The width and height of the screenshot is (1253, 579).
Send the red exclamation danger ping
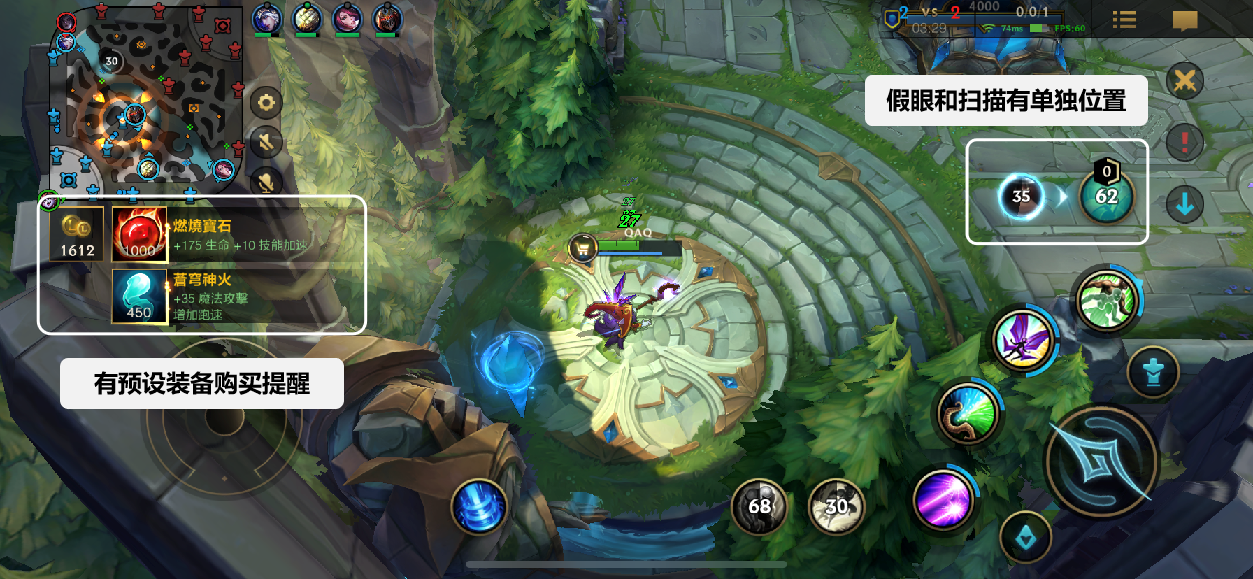click(x=1185, y=141)
